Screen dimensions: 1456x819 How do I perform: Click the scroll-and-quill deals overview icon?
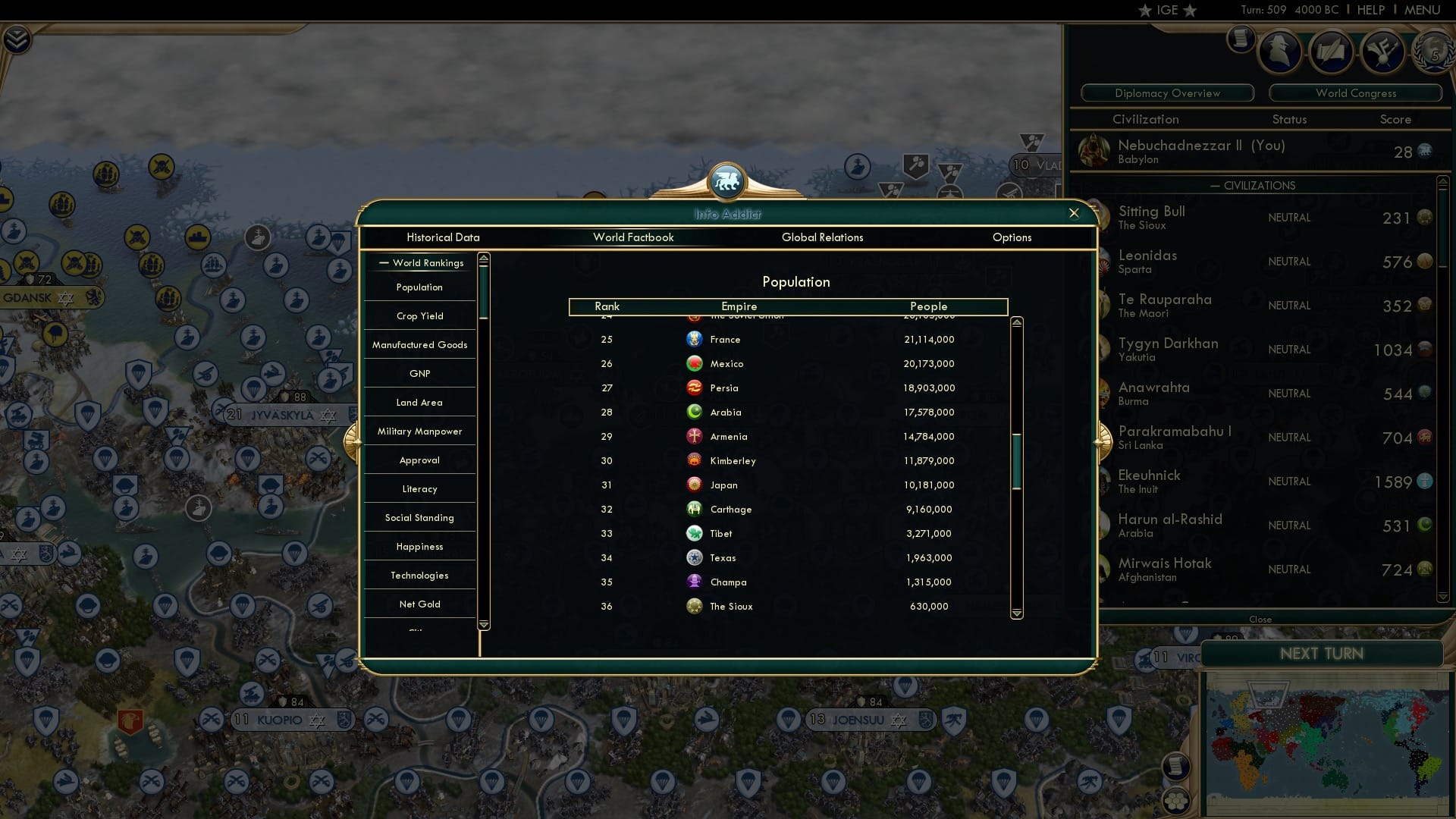point(1332,52)
